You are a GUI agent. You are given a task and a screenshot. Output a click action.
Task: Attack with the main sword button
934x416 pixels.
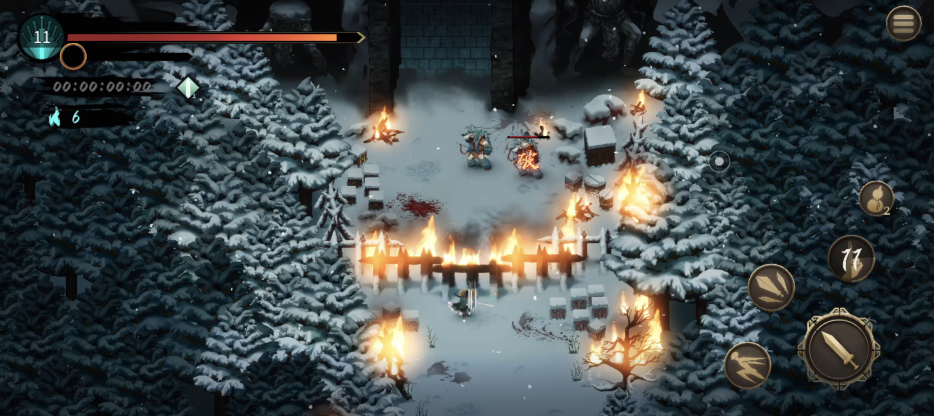tap(838, 349)
